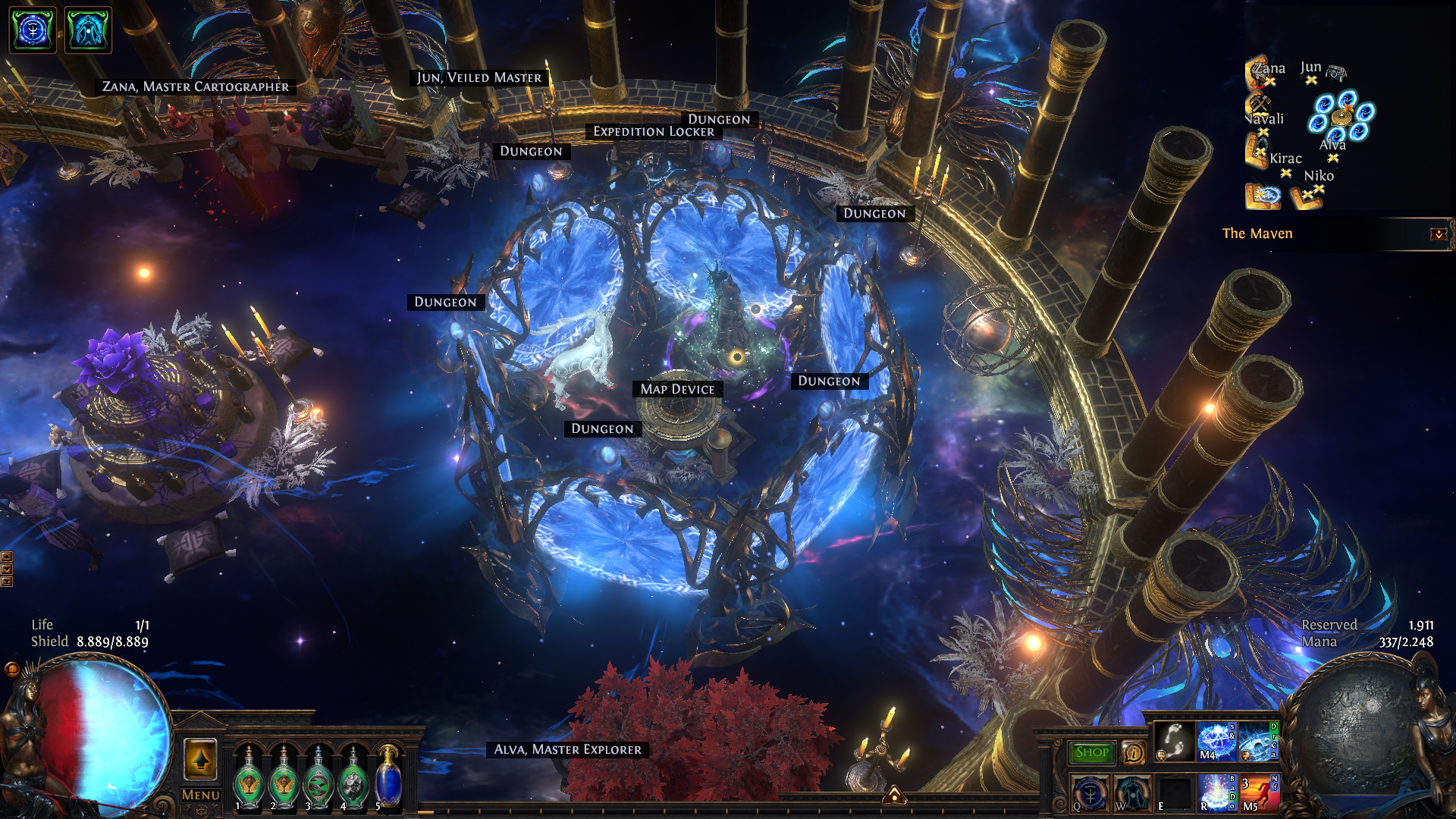The height and width of the screenshot is (819, 1456).
Task: Click the Expedition Locker label
Action: click(653, 132)
